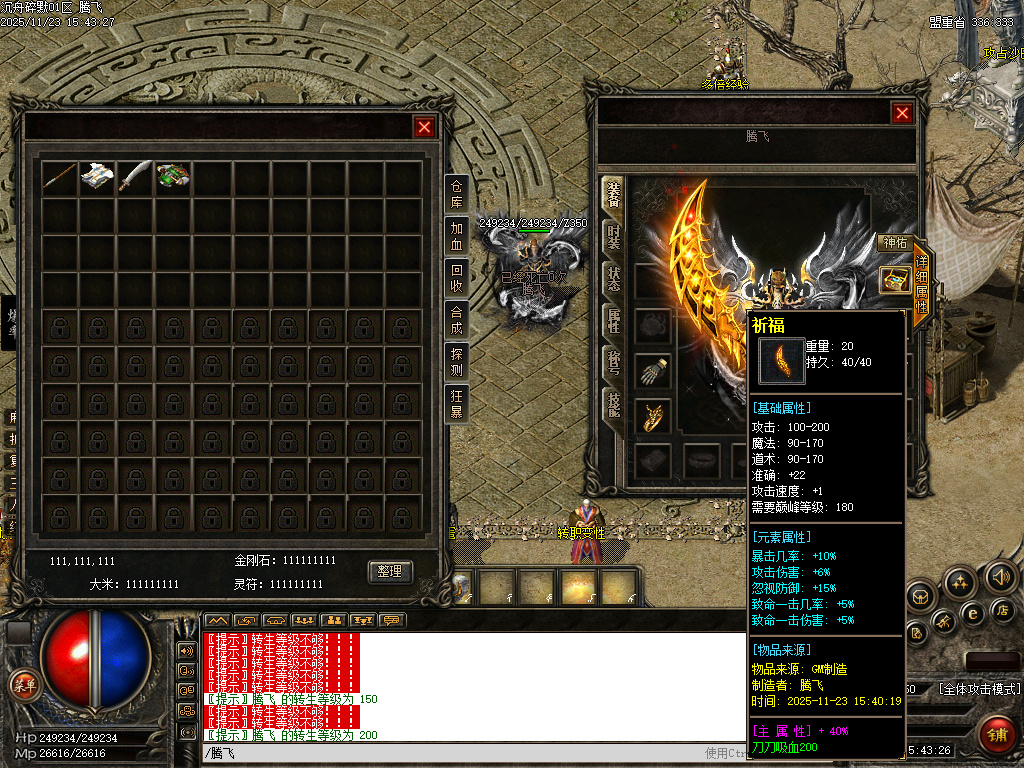The image size is (1024, 768).
Task: Select the equipped gloves slot
Action: click(x=652, y=370)
